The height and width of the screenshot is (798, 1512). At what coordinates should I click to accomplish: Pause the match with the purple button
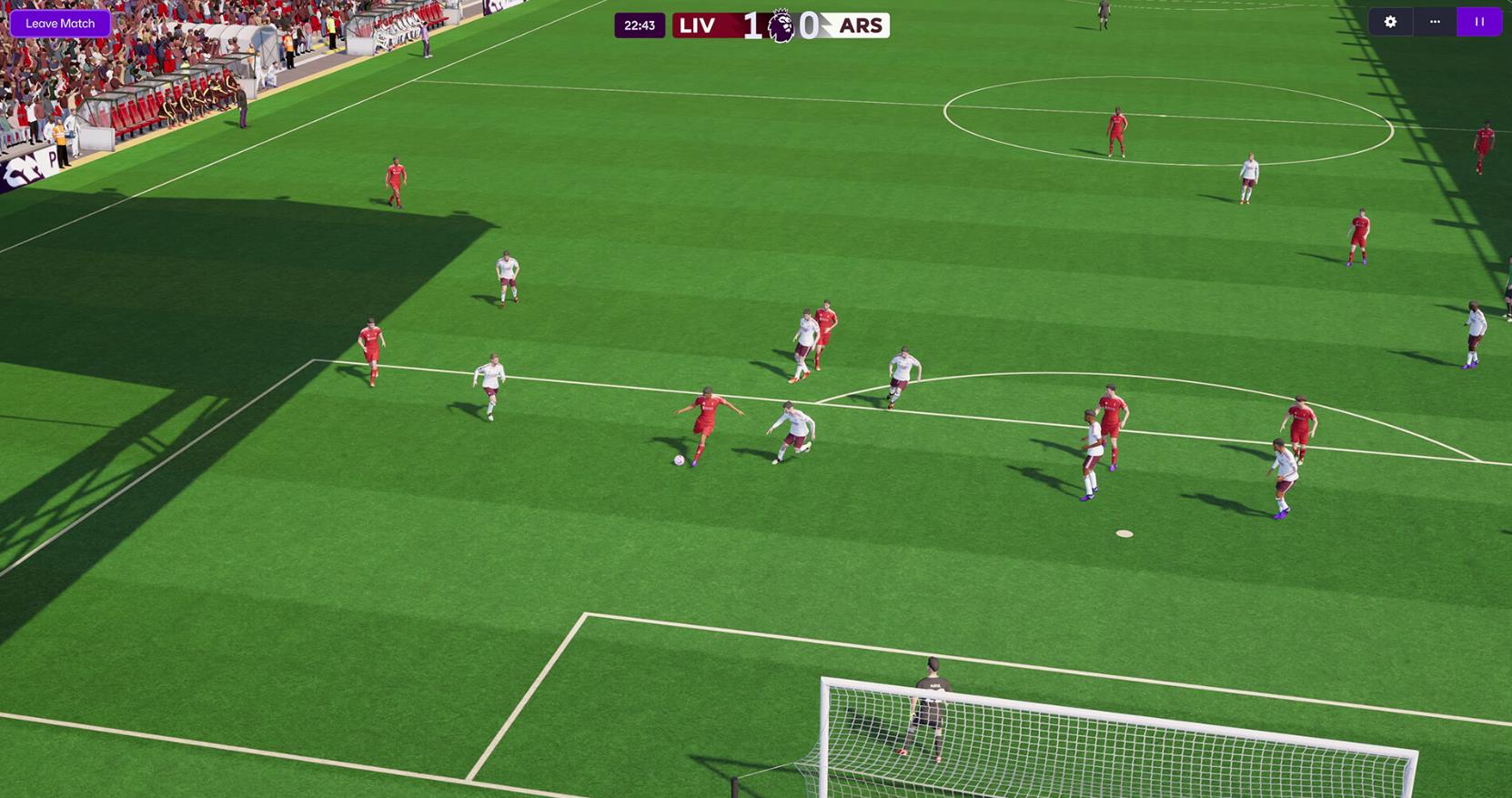pos(1479,22)
